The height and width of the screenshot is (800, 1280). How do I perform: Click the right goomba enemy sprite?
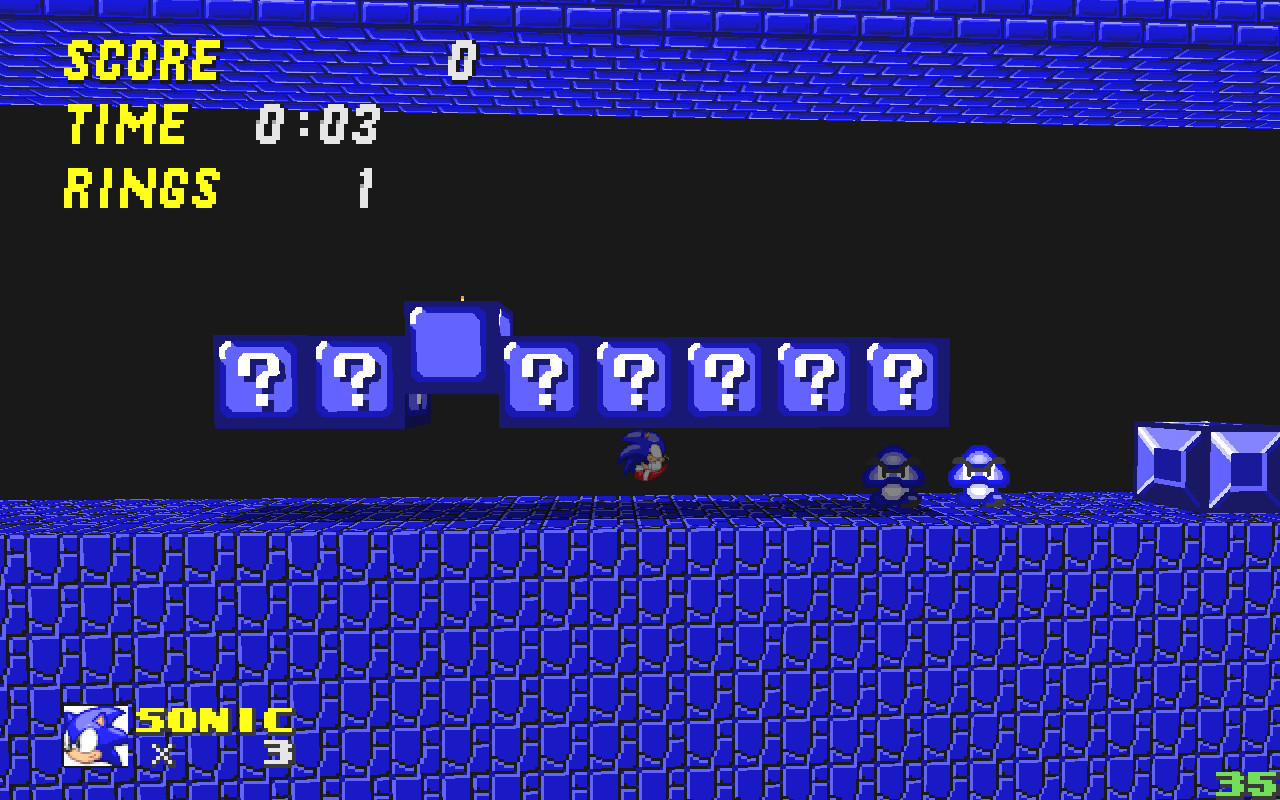coord(977,468)
